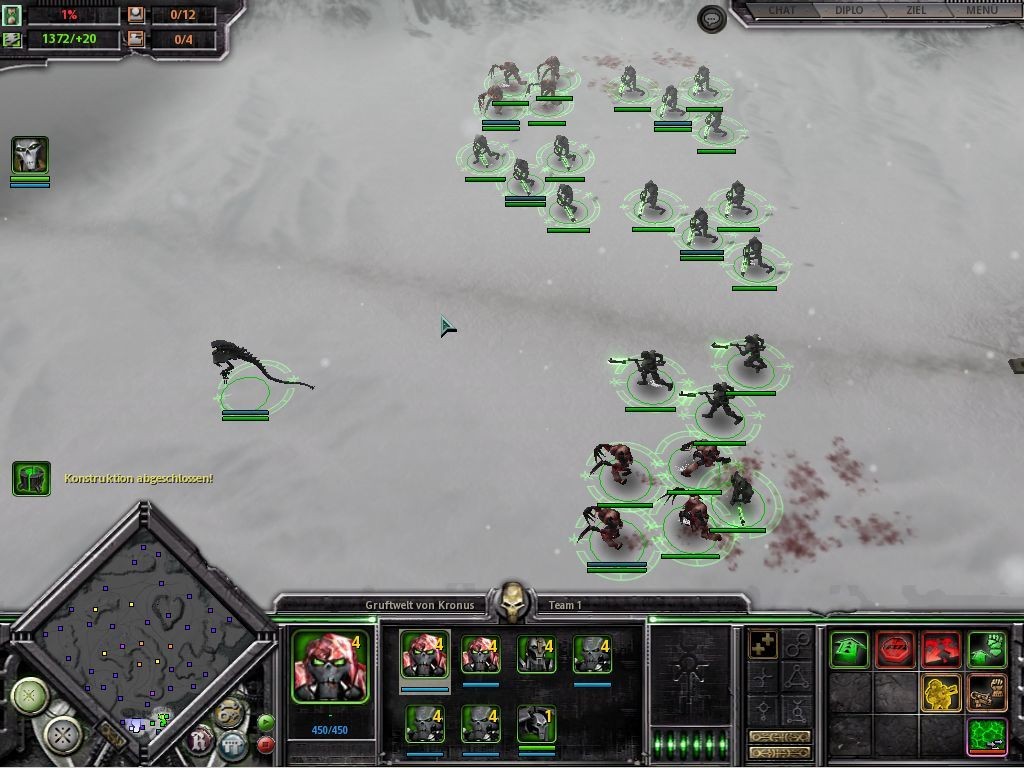Viewport: 1024px width, 768px height.
Task: Click the small green play button
Action: pyautogui.click(x=266, y=722)
